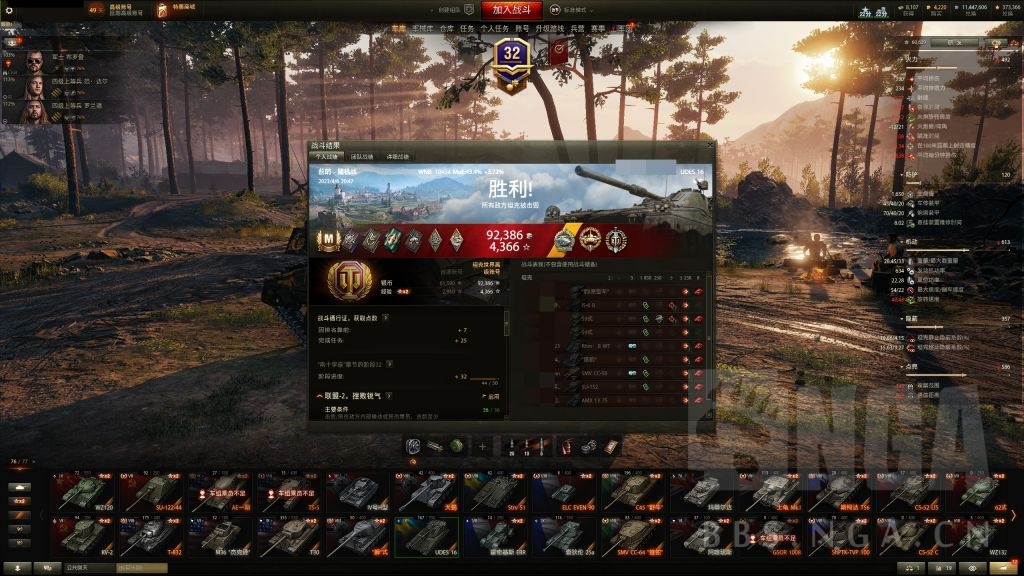Image resolution: width=1024 pixels, height=576 pixels.
Task: Open the 详细战绩 detailed results tab
Action: point(397,157)
